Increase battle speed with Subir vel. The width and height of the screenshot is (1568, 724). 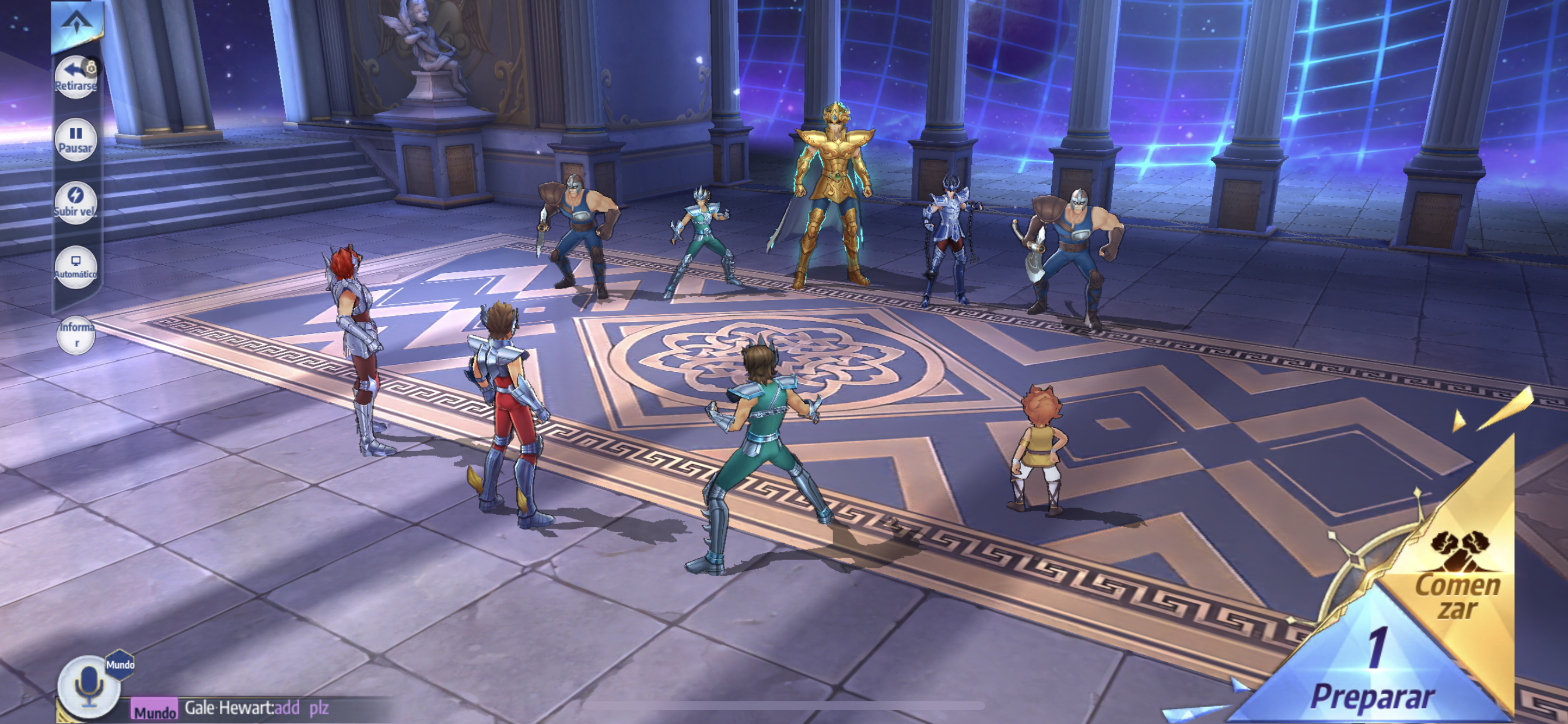pos(75,202)
